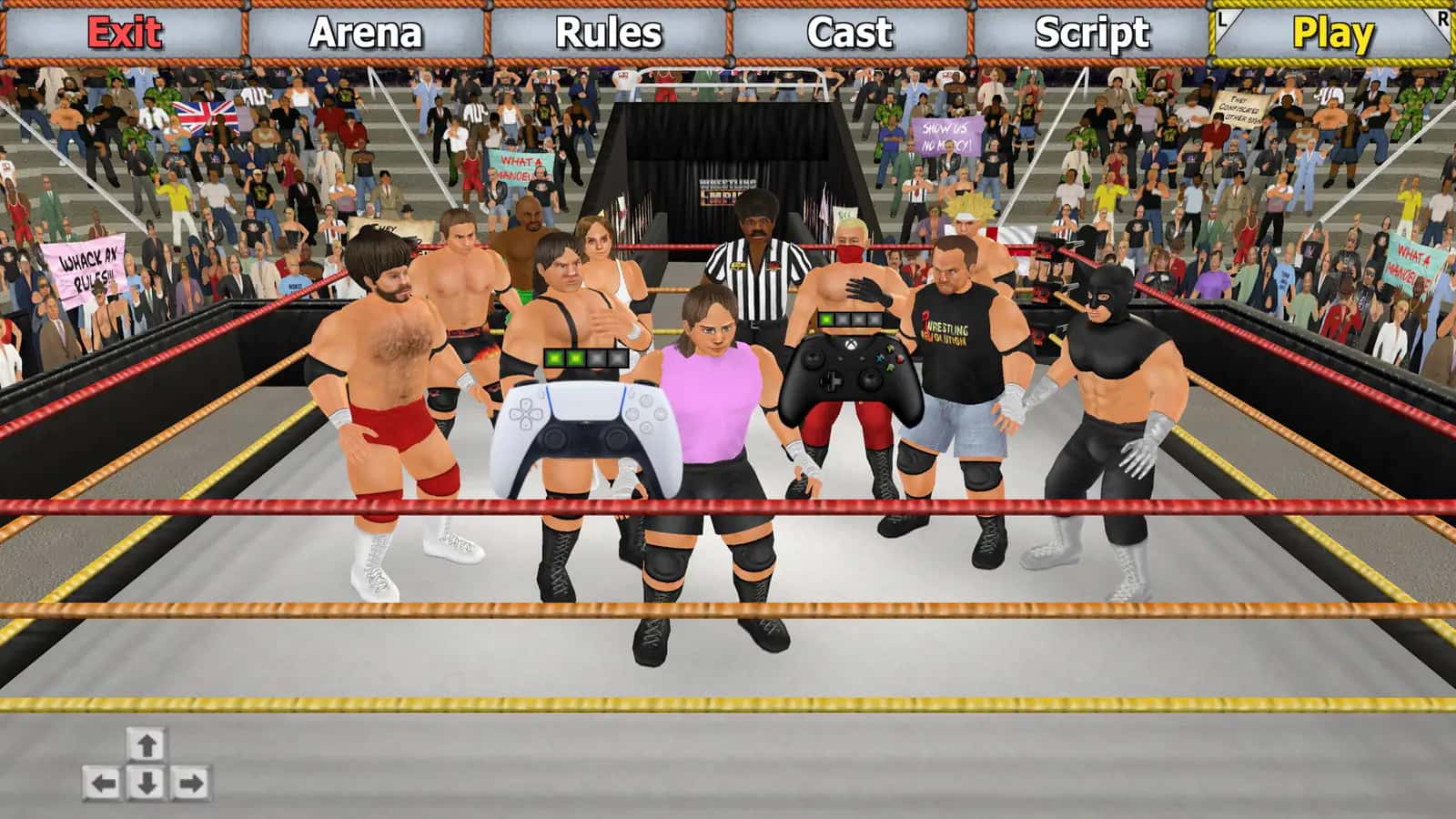
Task: Open the Arena menu
Action: [365, 32]
